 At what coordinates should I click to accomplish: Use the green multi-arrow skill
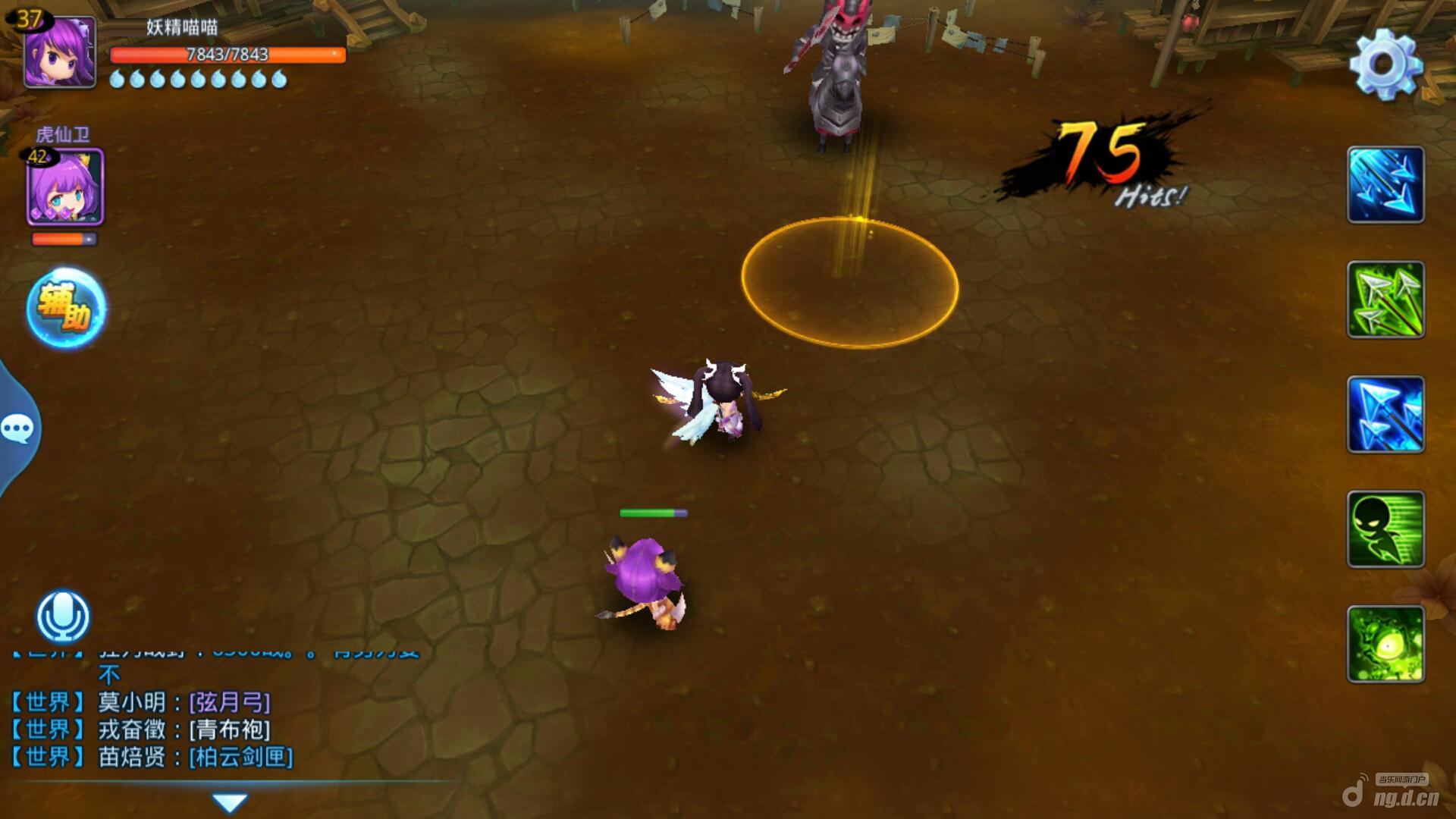tap(1385, 300)
